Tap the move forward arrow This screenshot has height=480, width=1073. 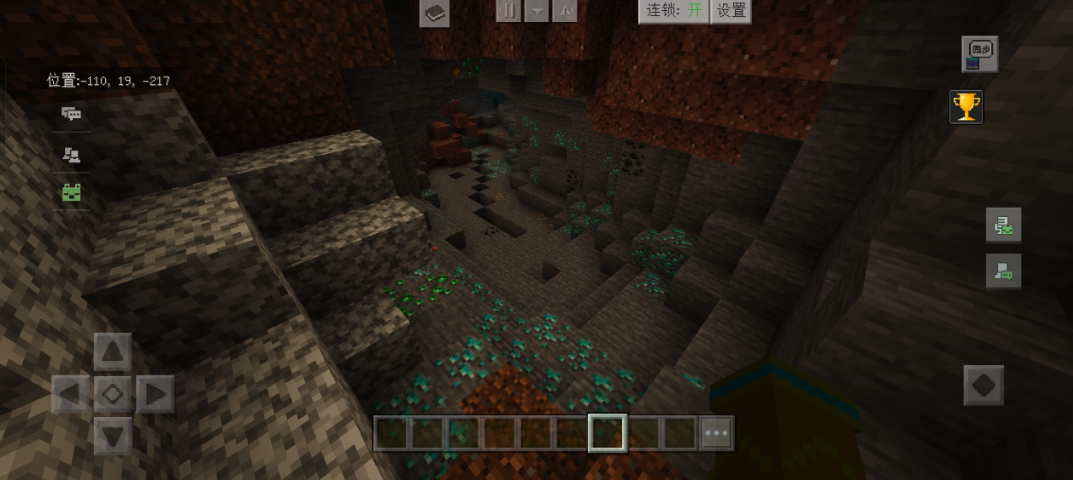[x=113, y=352]
